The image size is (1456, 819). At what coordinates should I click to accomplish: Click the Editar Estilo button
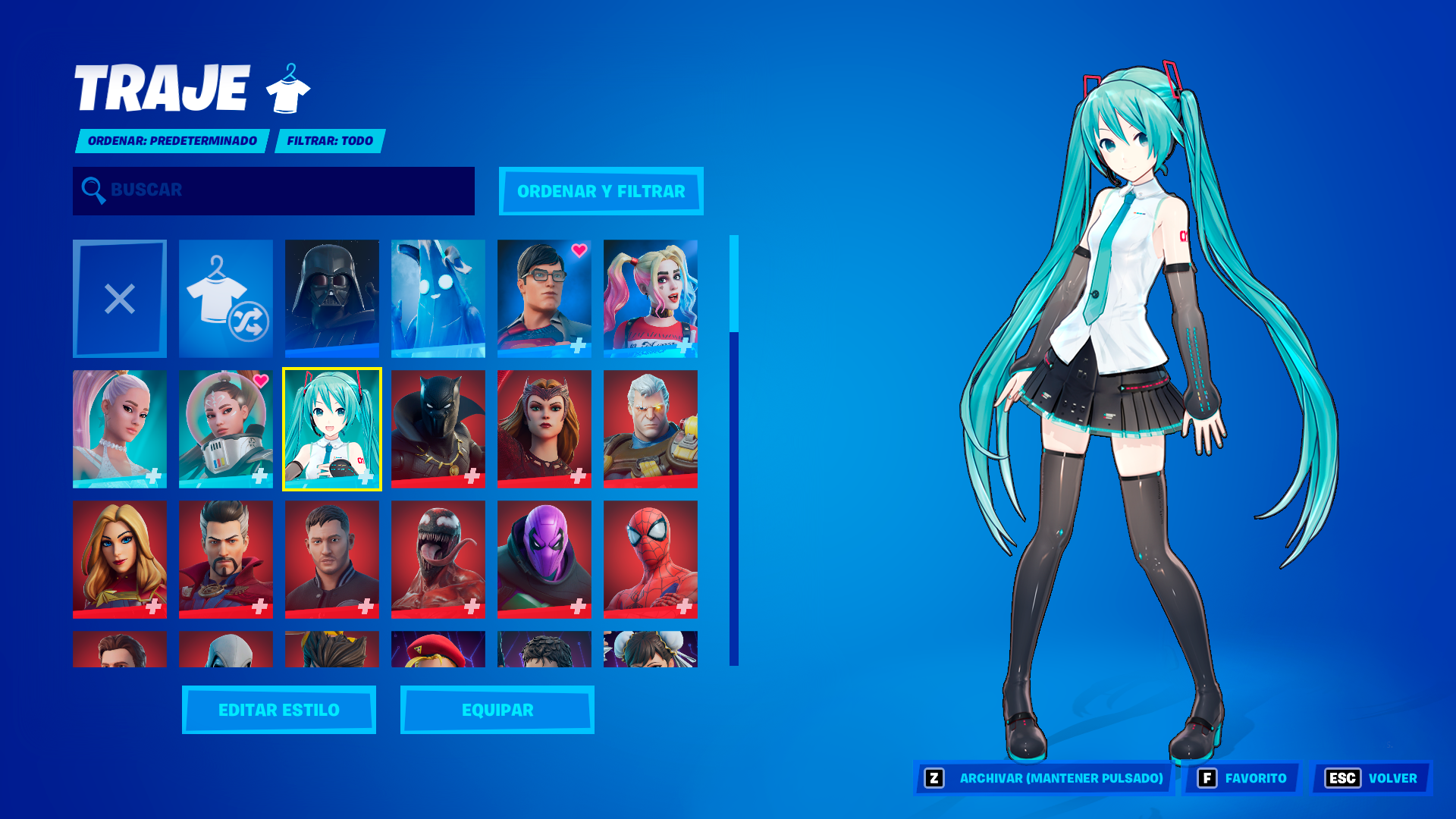pos(278,710)
